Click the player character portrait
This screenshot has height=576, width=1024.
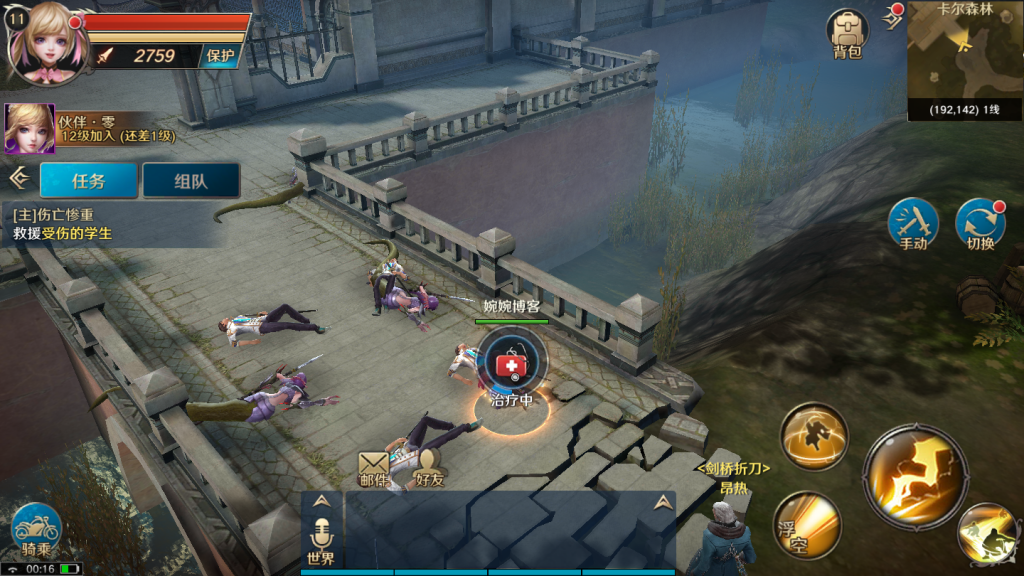pyautogui.click(x=45, y=40)
